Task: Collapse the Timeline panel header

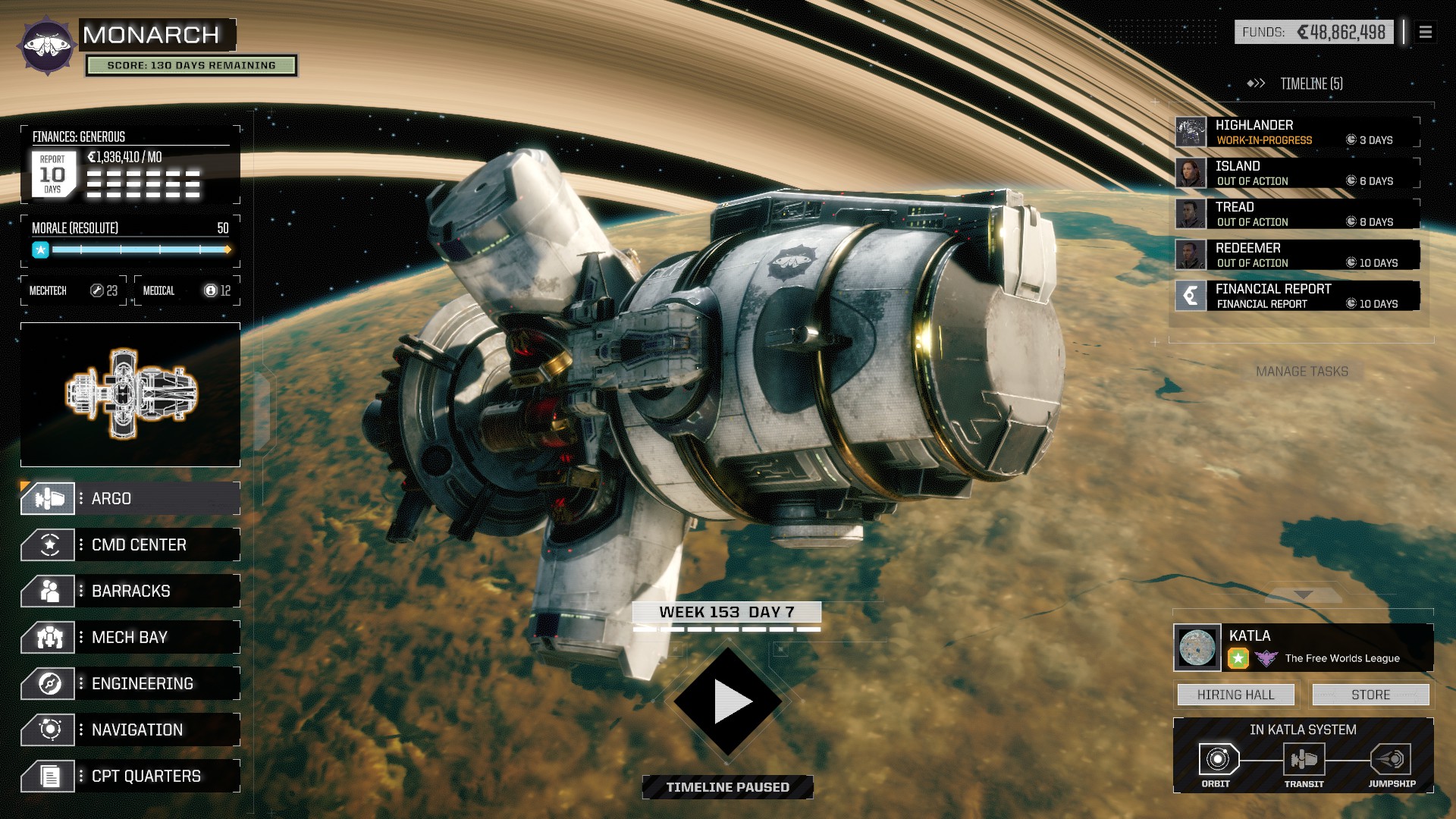Action: [1296, 83]
